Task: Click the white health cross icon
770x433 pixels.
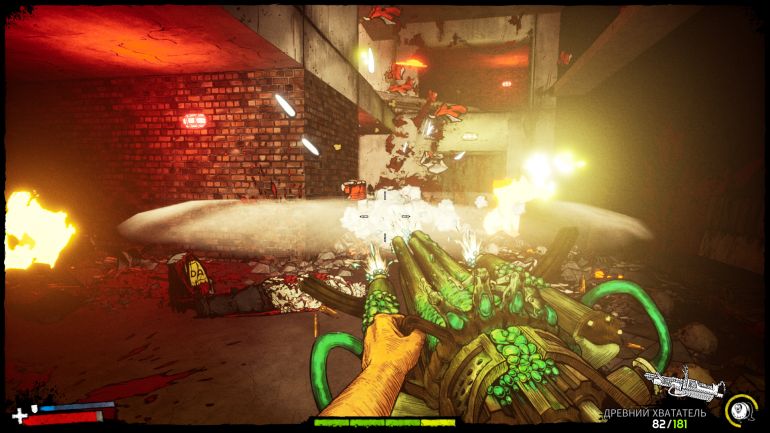Action: [18, 415]
